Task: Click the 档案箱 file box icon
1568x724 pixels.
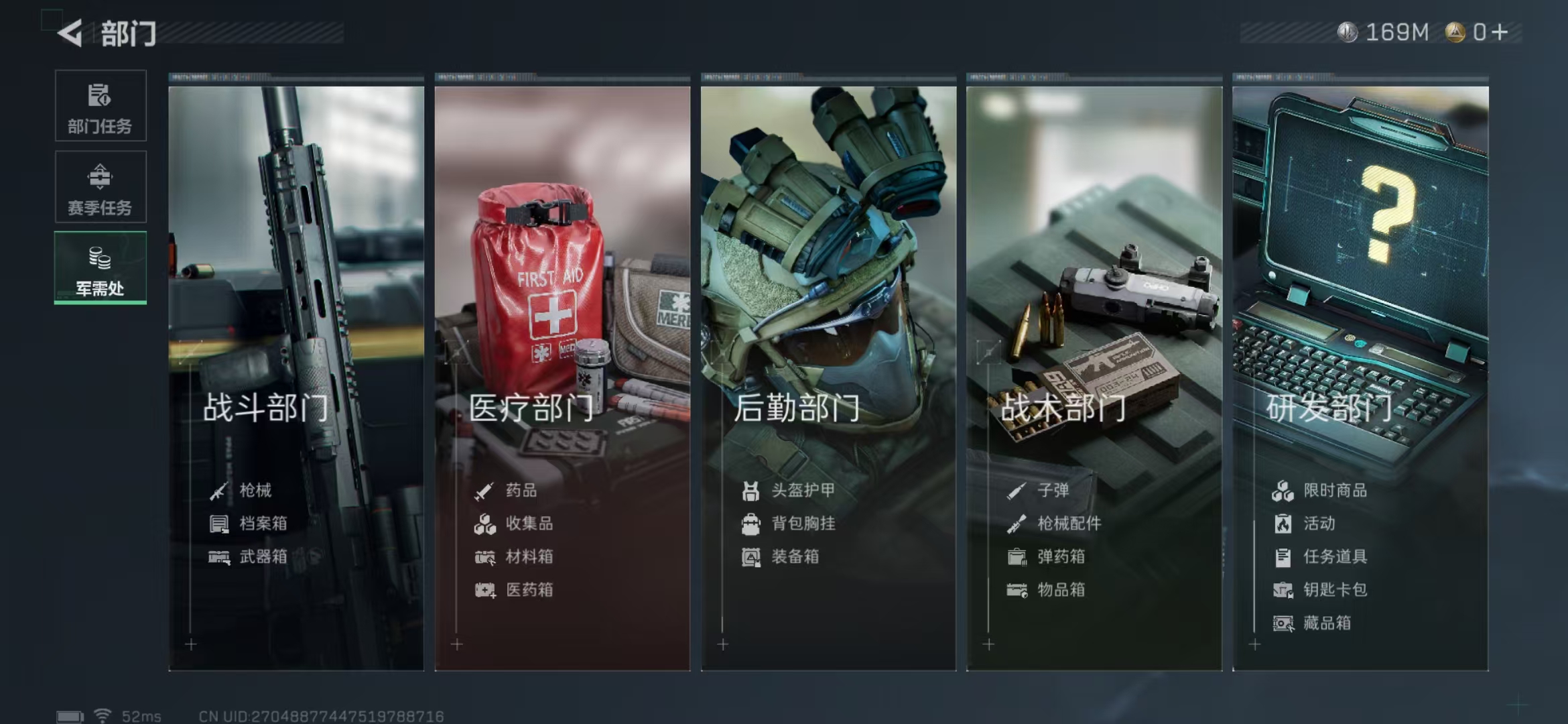Action: [219, 524]
